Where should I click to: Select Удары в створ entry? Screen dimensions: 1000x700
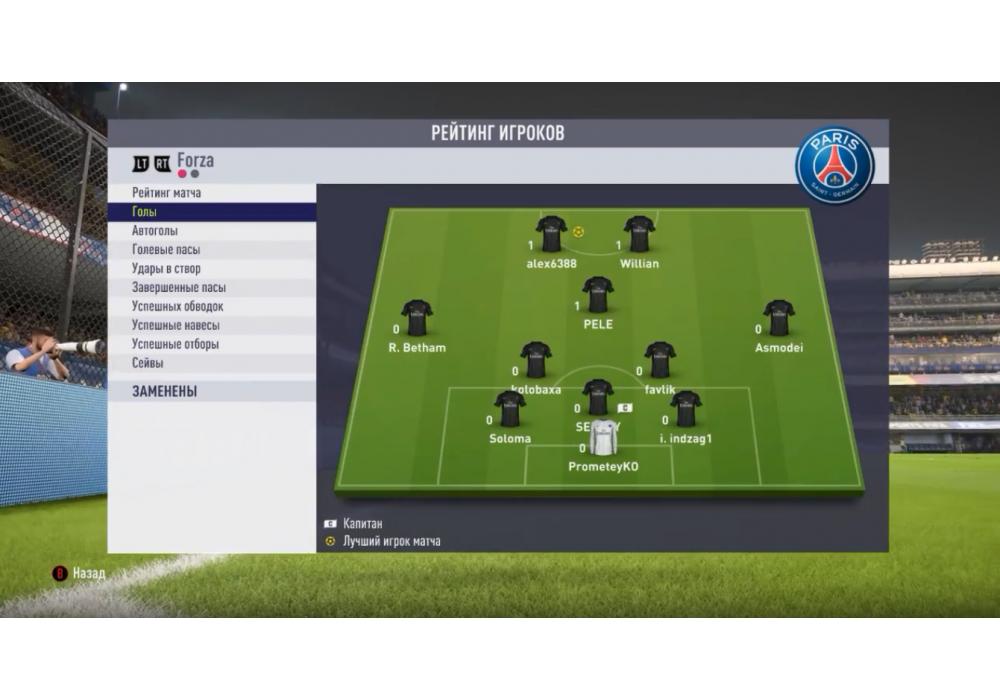pyautogui.click(x=212, y=269)
